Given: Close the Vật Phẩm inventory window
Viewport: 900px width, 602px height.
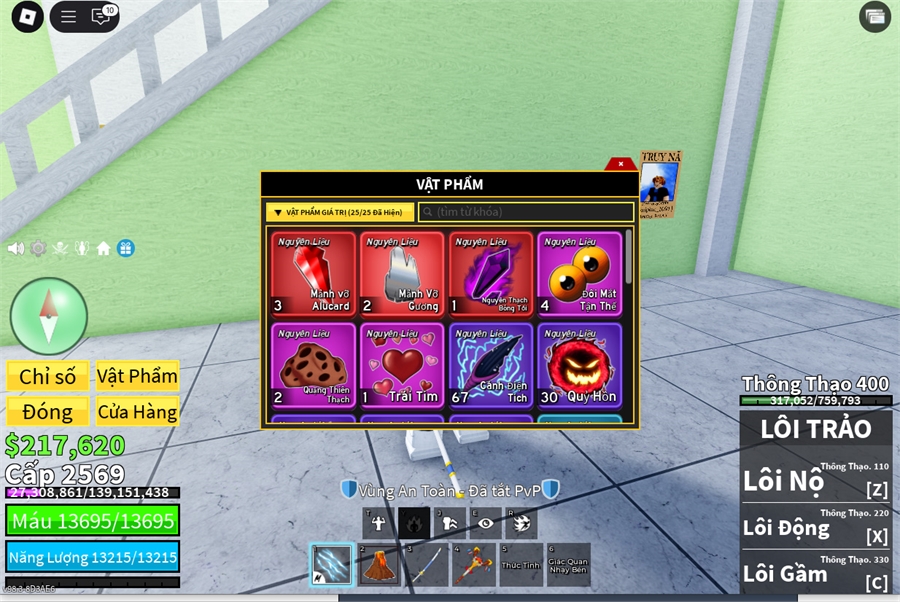Looking at the screenshot, I should click(621, 164).
